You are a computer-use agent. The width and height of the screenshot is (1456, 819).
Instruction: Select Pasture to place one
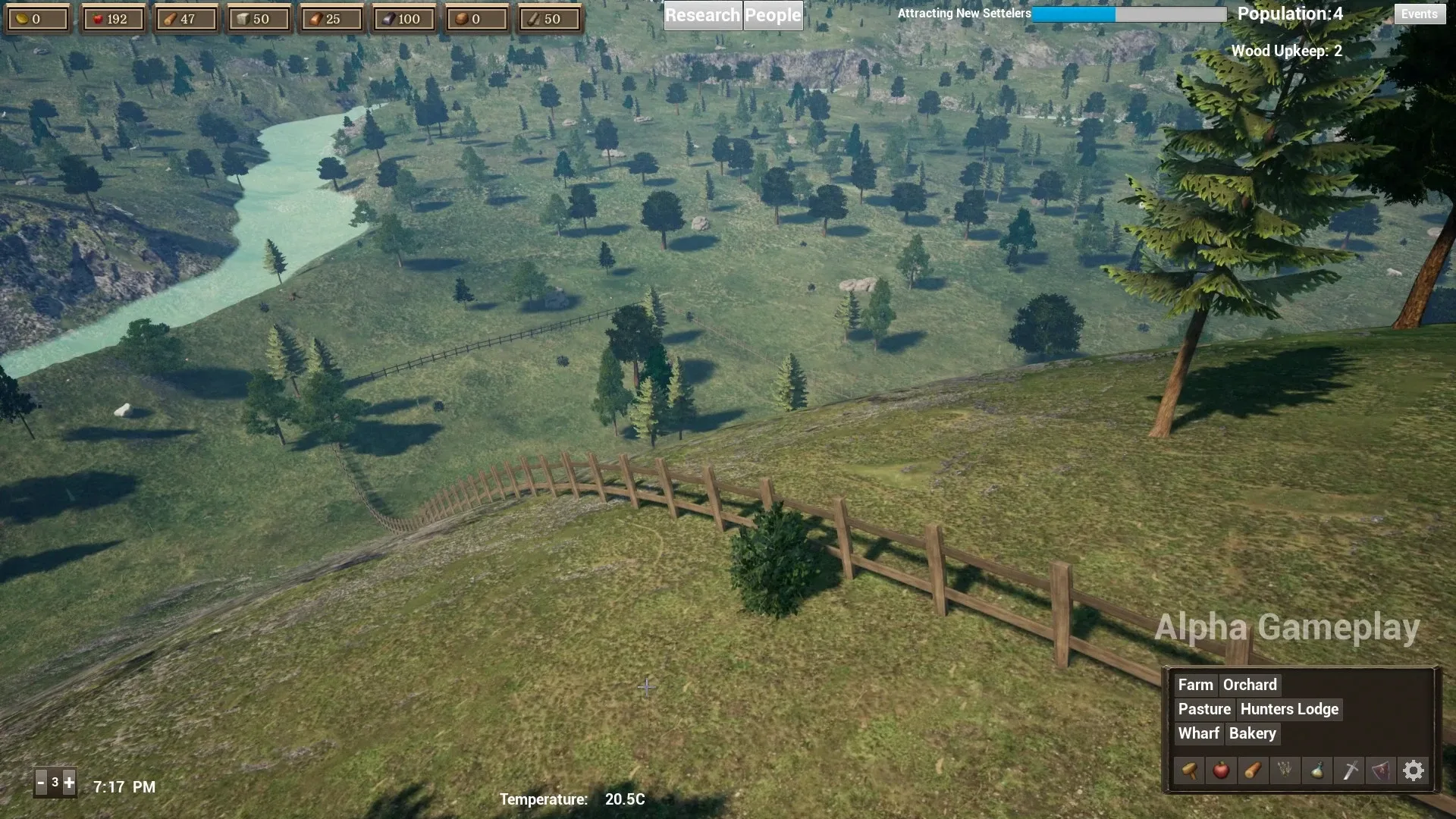pyautogui.click(x=1204, y=709)
